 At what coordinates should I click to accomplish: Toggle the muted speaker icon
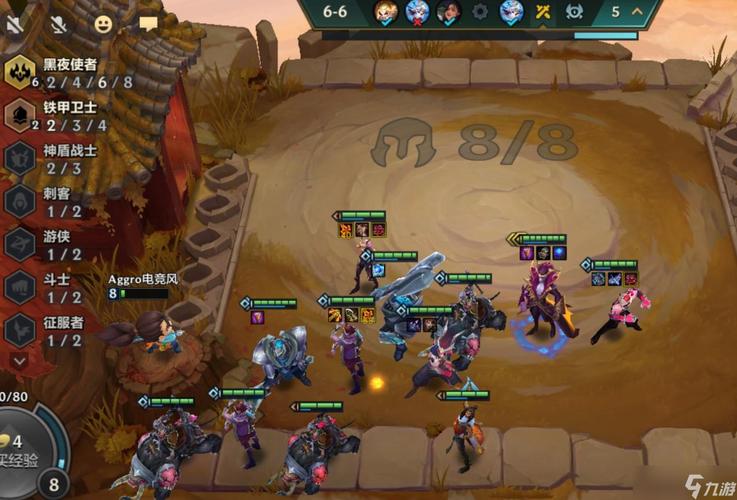pyautogui.click(x=14, y=22)
